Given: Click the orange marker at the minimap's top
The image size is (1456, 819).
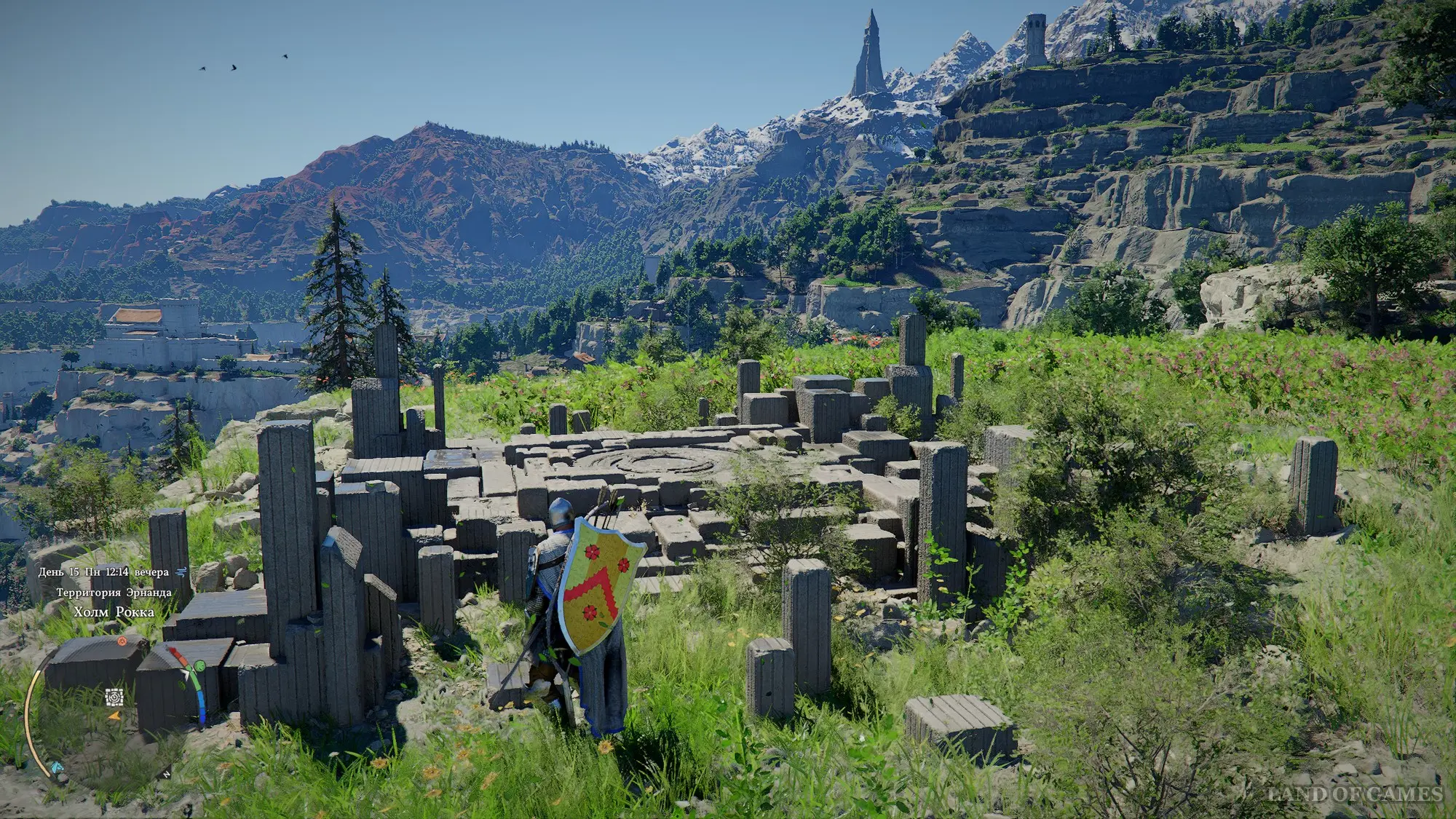Looking at the screenshot, I should pyautogui.click(x=122, y=641).
